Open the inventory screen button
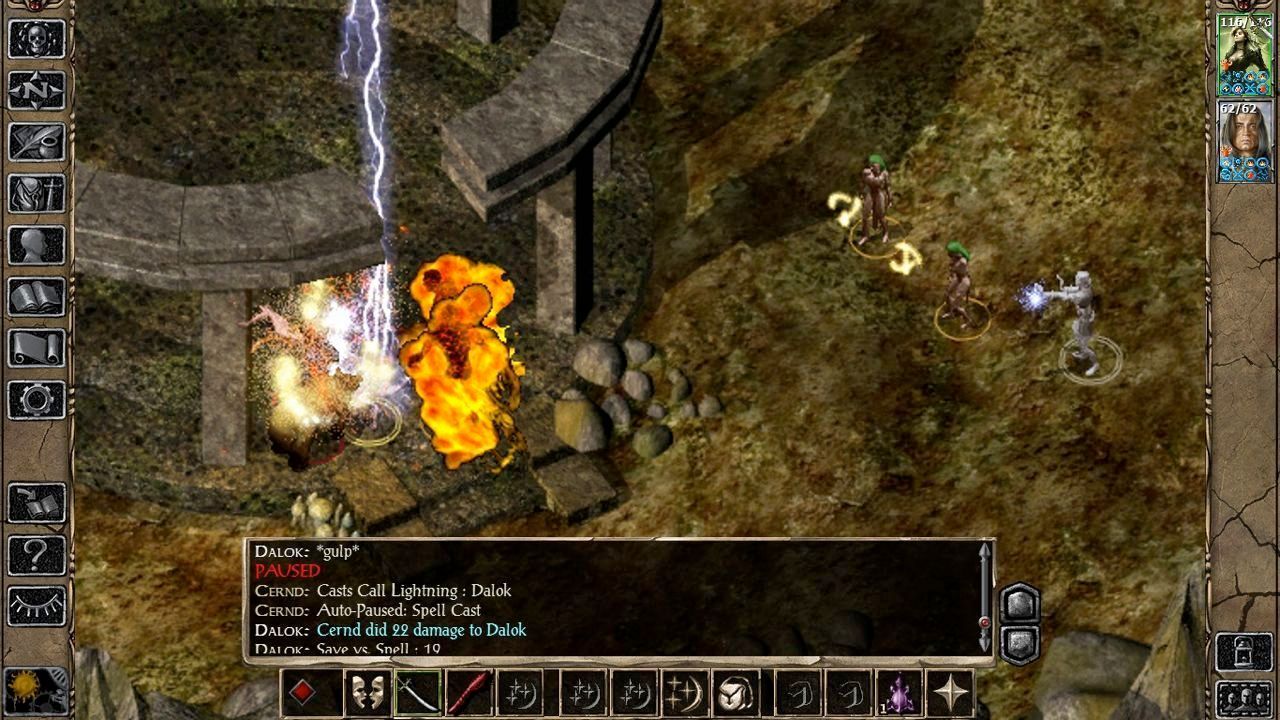The width and height of the screenshot is (1280, 720). (37, 193)
